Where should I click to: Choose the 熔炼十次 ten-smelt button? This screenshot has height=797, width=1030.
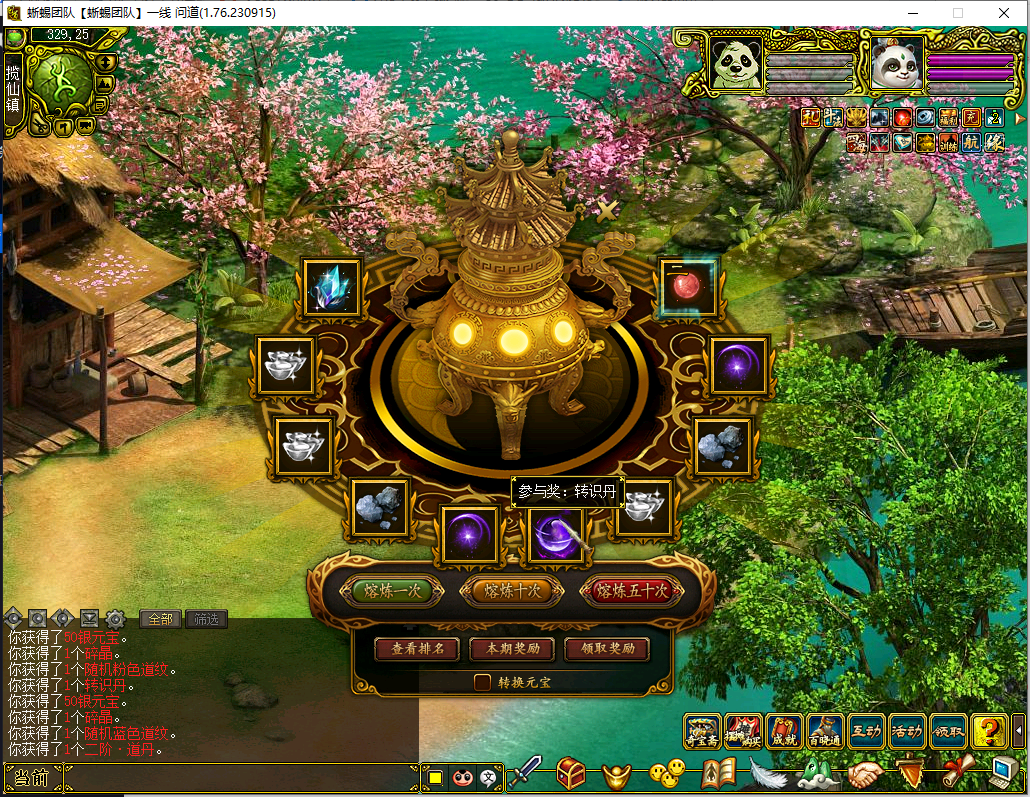(x=512, y=591)
